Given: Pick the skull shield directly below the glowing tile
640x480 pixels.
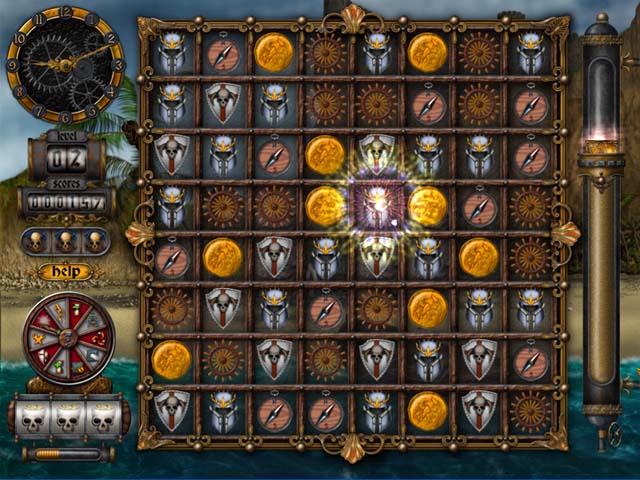Looking at the screenshot, I should click(377, 257).
